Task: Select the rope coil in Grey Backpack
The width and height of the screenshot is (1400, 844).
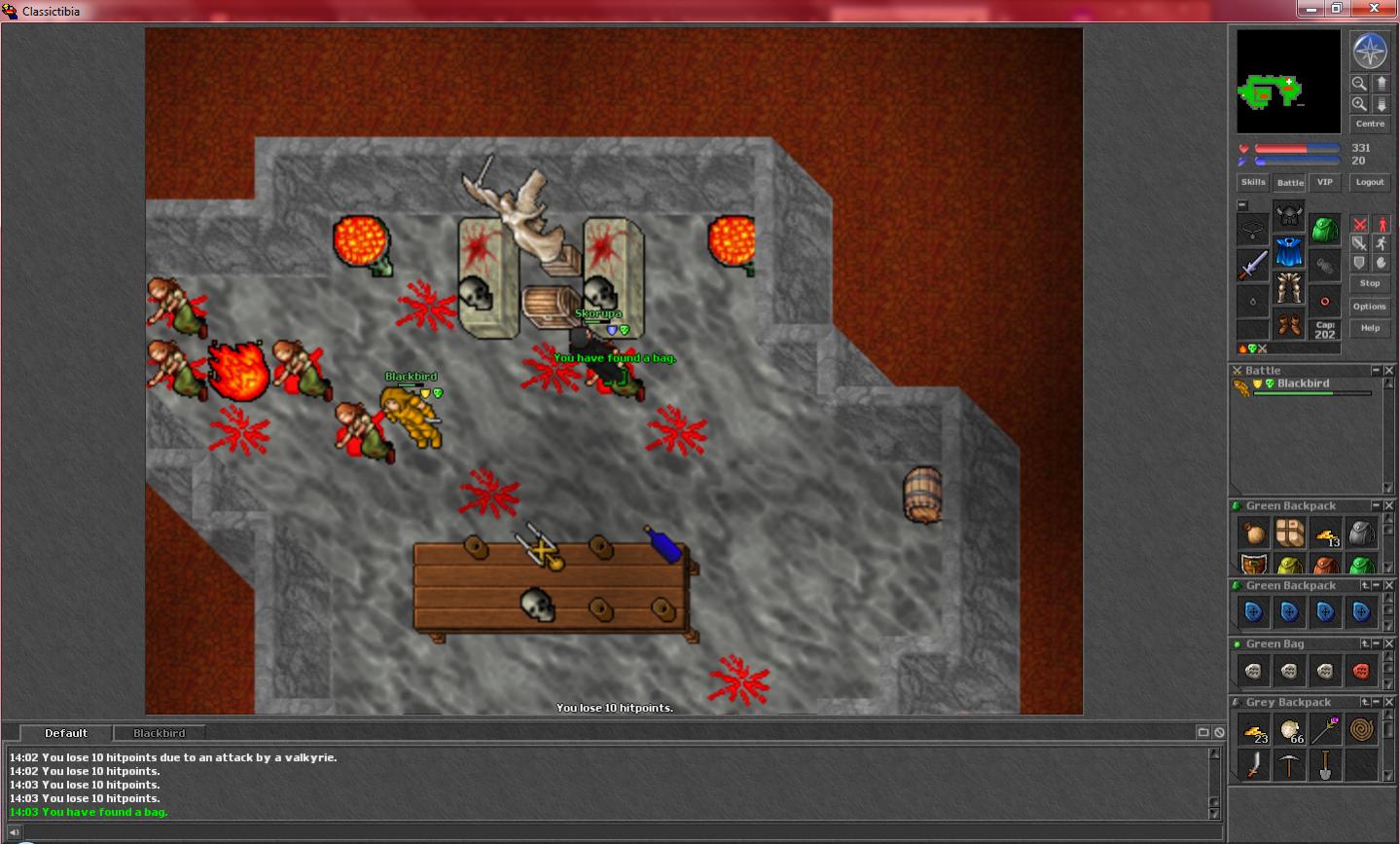Action: (x=1361, y=729)
